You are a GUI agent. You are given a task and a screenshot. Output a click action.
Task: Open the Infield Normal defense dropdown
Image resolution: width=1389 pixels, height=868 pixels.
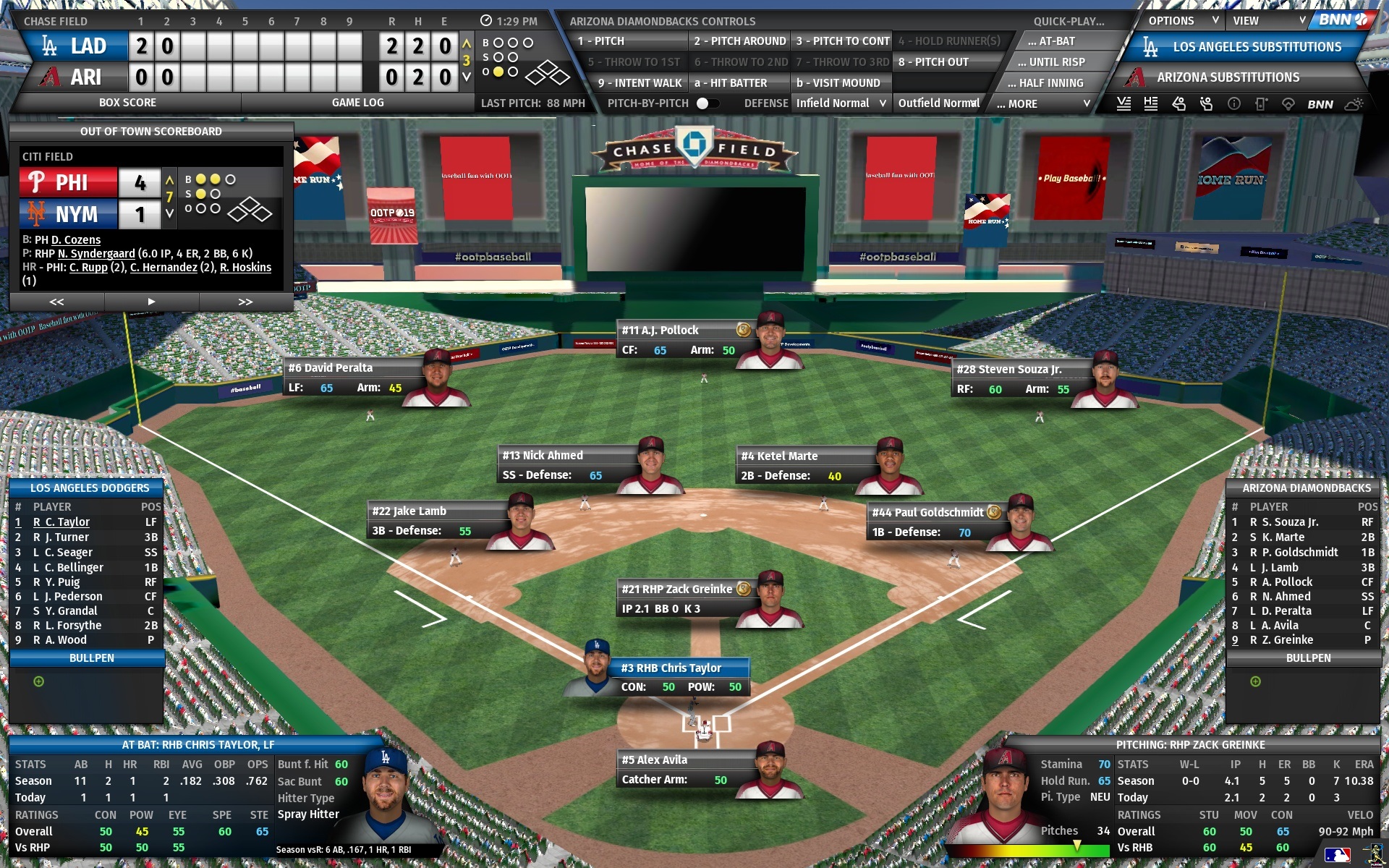[841, 103]
